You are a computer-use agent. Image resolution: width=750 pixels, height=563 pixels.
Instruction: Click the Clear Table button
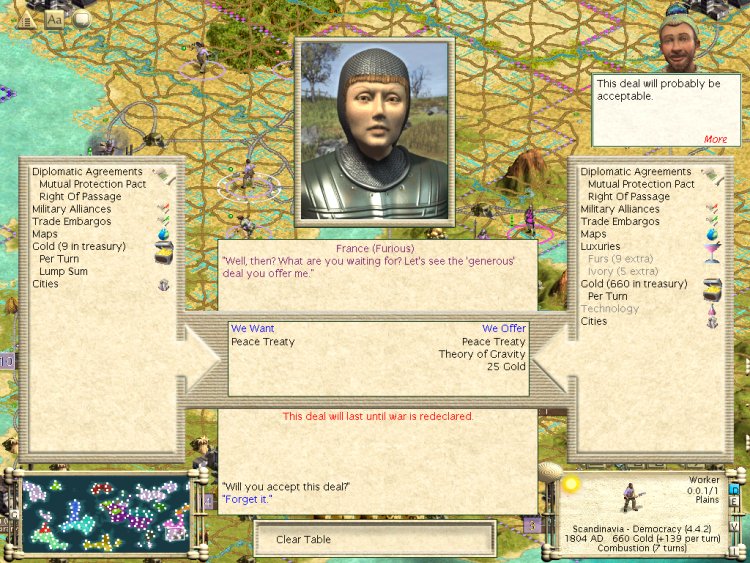pyautogui.click(x=374, y=539)
